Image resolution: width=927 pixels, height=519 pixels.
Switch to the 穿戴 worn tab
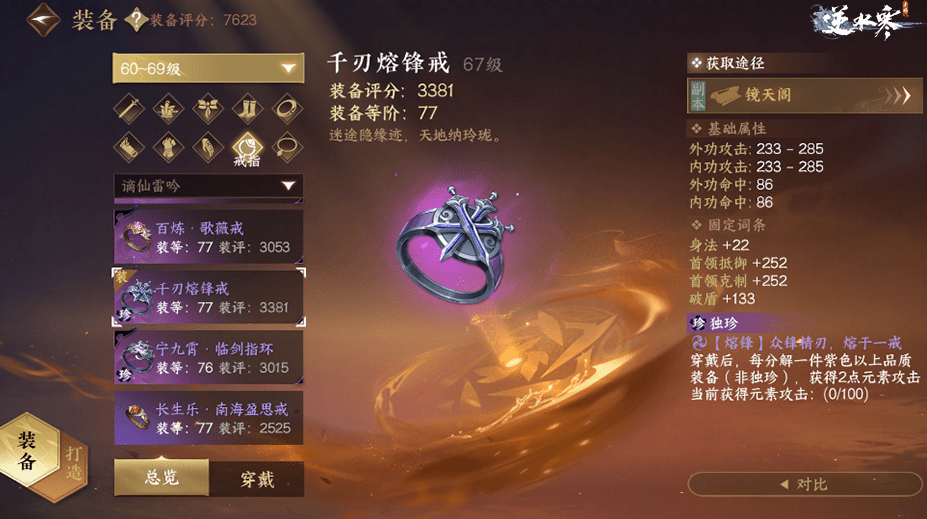(256, 479)
